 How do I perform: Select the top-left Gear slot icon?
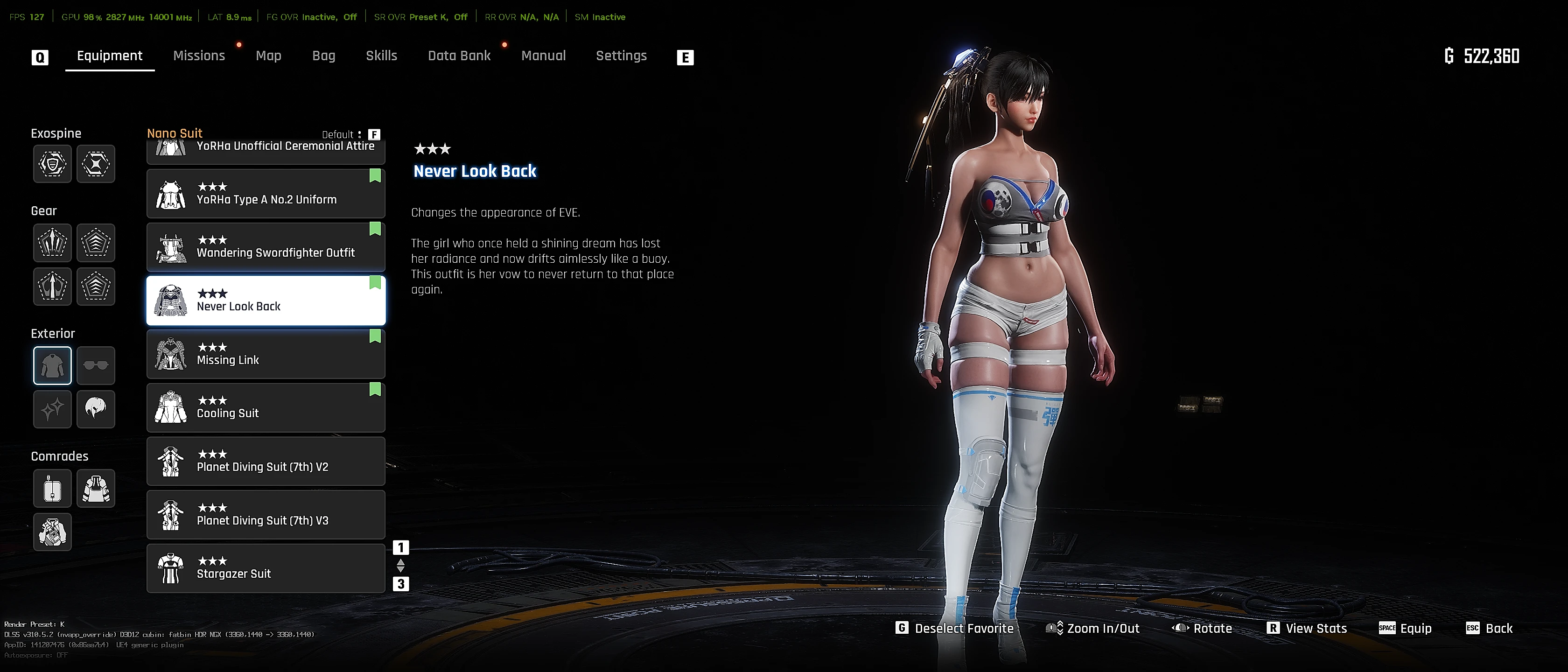52,242
